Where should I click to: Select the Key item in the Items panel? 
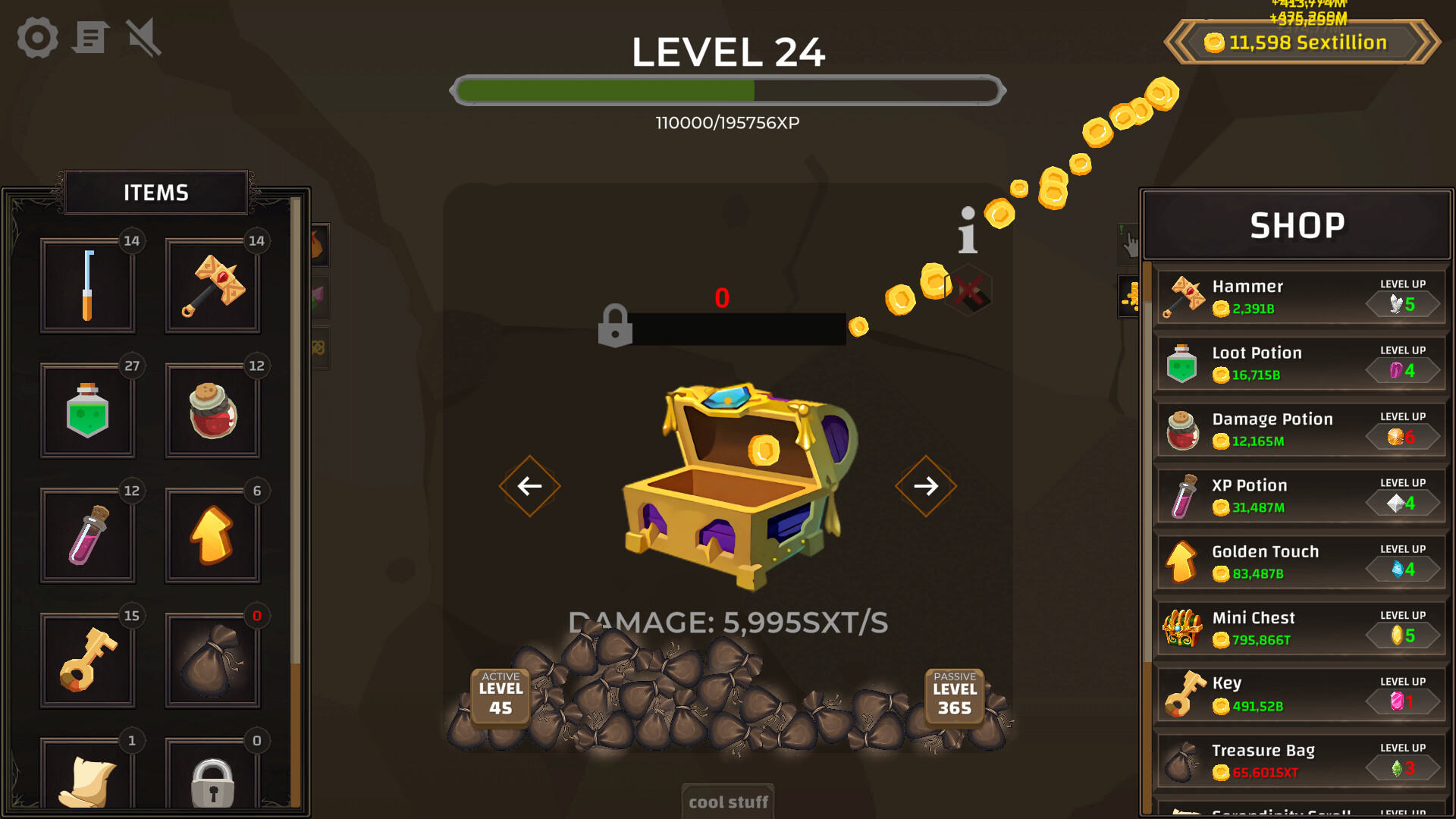[88, 659]
